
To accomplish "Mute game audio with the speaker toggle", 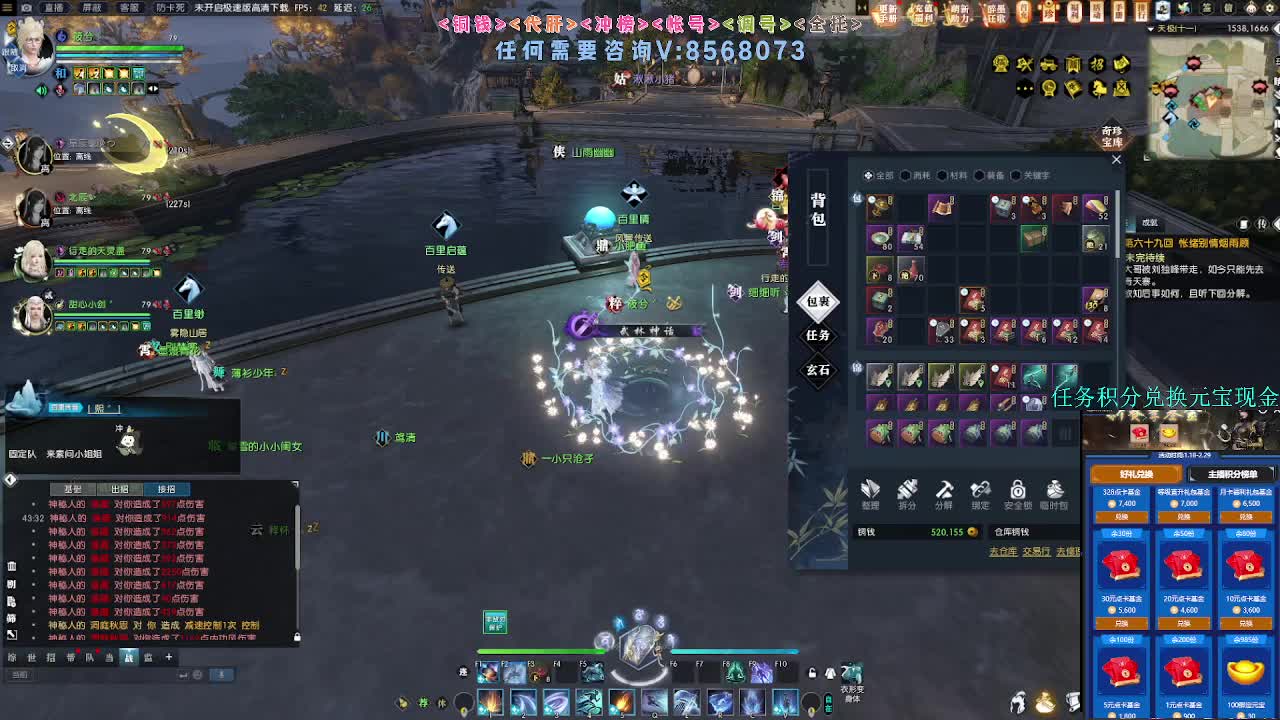I will 41,89.
